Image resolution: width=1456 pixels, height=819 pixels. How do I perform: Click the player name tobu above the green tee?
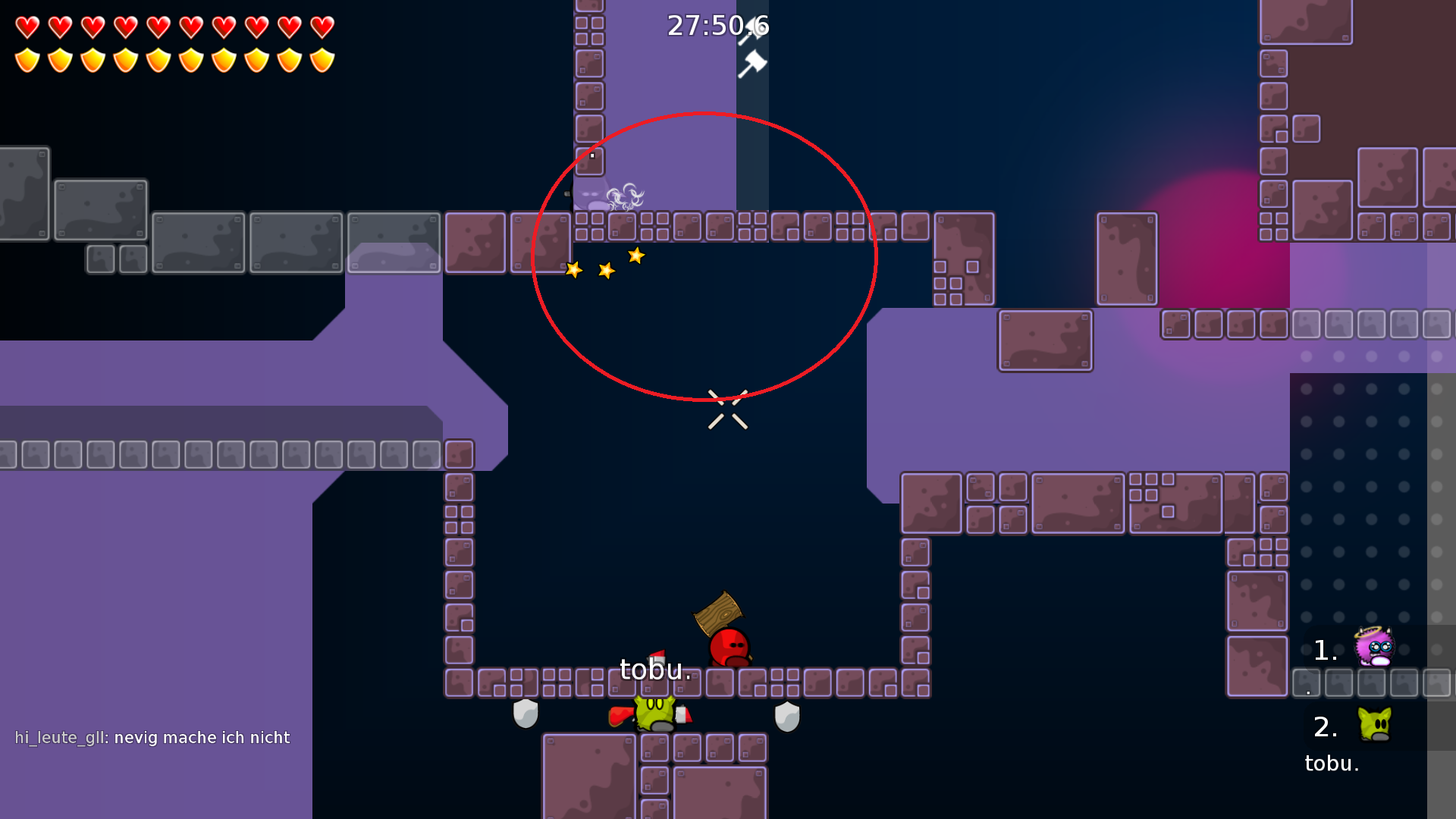654,669
